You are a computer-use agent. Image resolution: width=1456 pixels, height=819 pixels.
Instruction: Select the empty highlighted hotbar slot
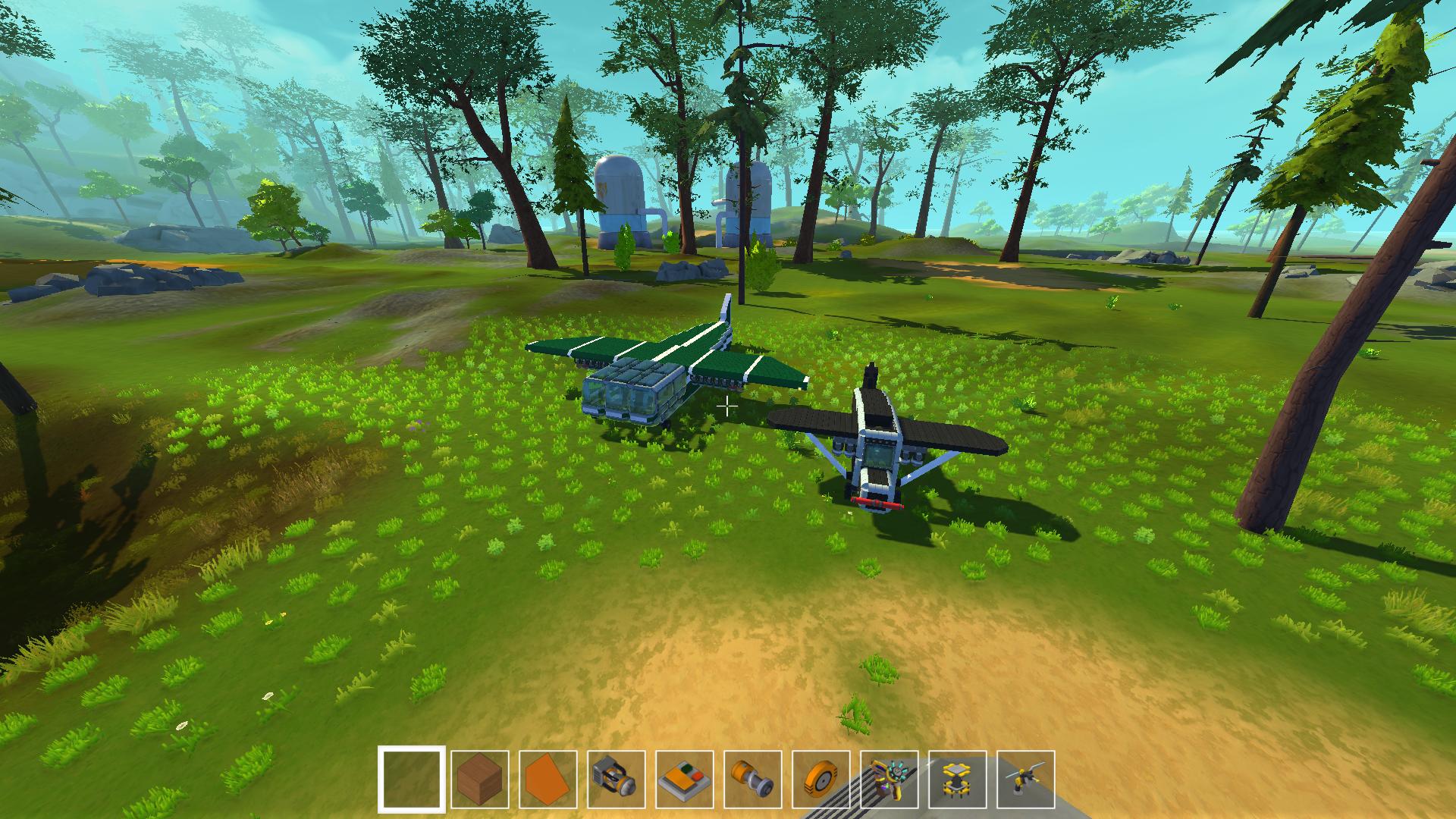[412, 780]
